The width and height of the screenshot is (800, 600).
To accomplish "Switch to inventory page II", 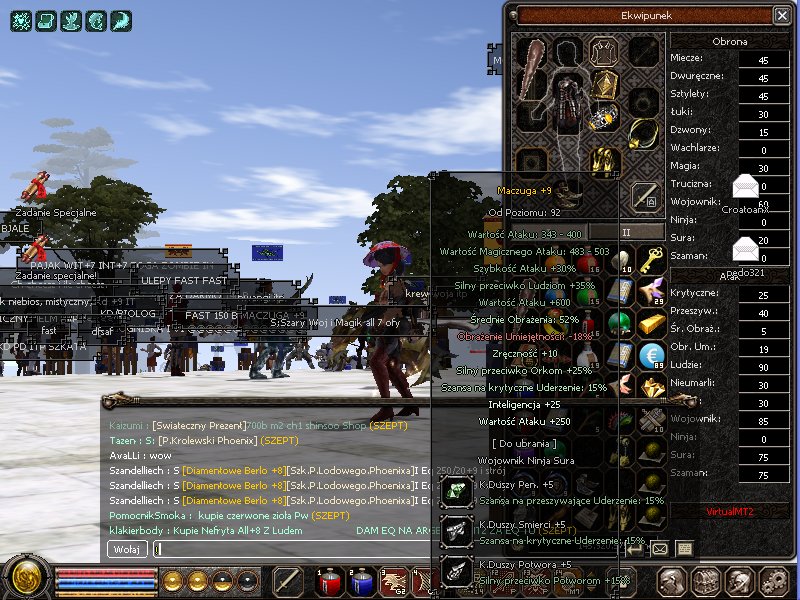I will coord(627,232).
